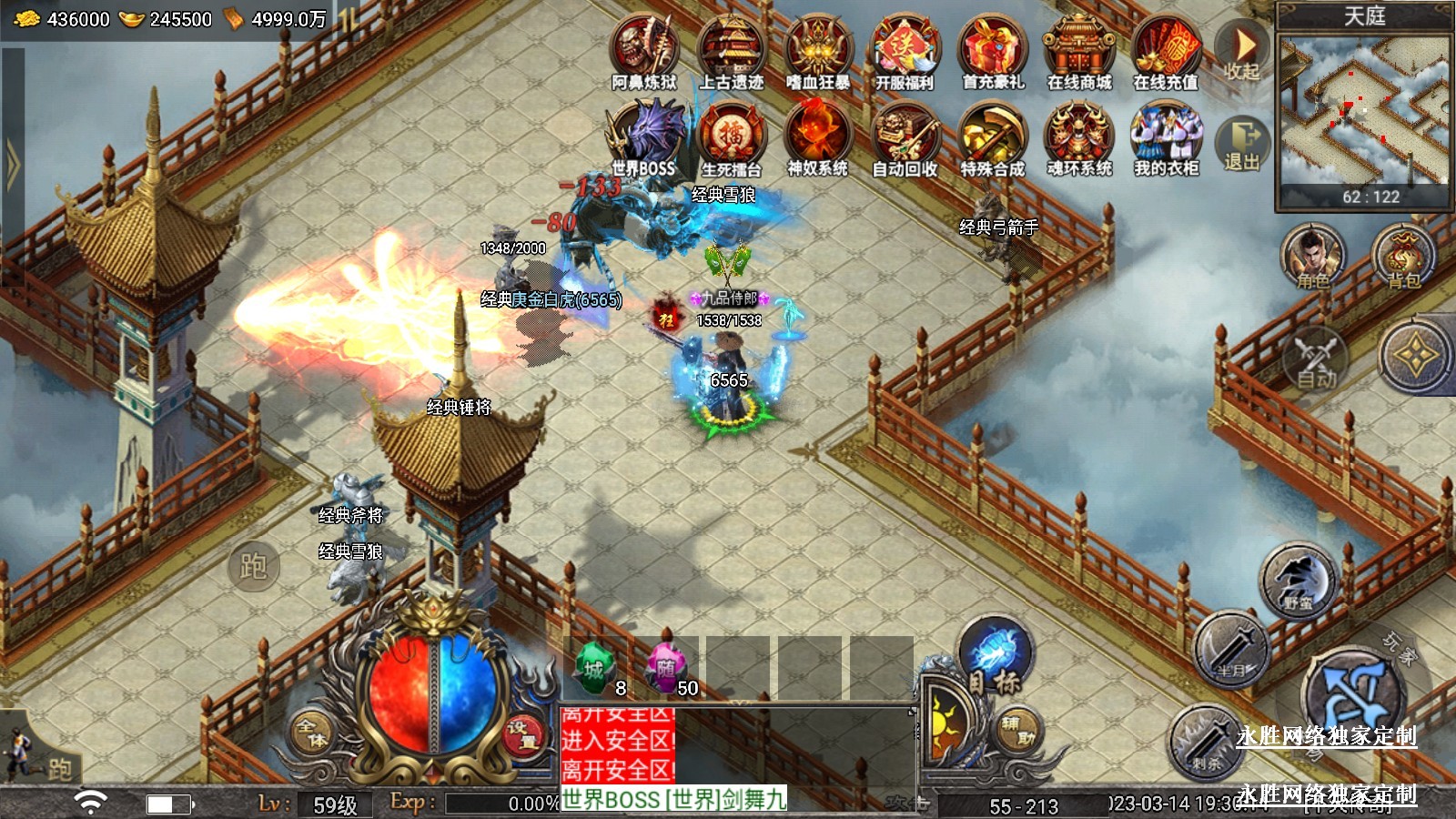The height and width of the screenshot is (819, 1456).
Task: Open the 阿鼻炼狱 dungeon icon
Action: click(x=644, y=51)
